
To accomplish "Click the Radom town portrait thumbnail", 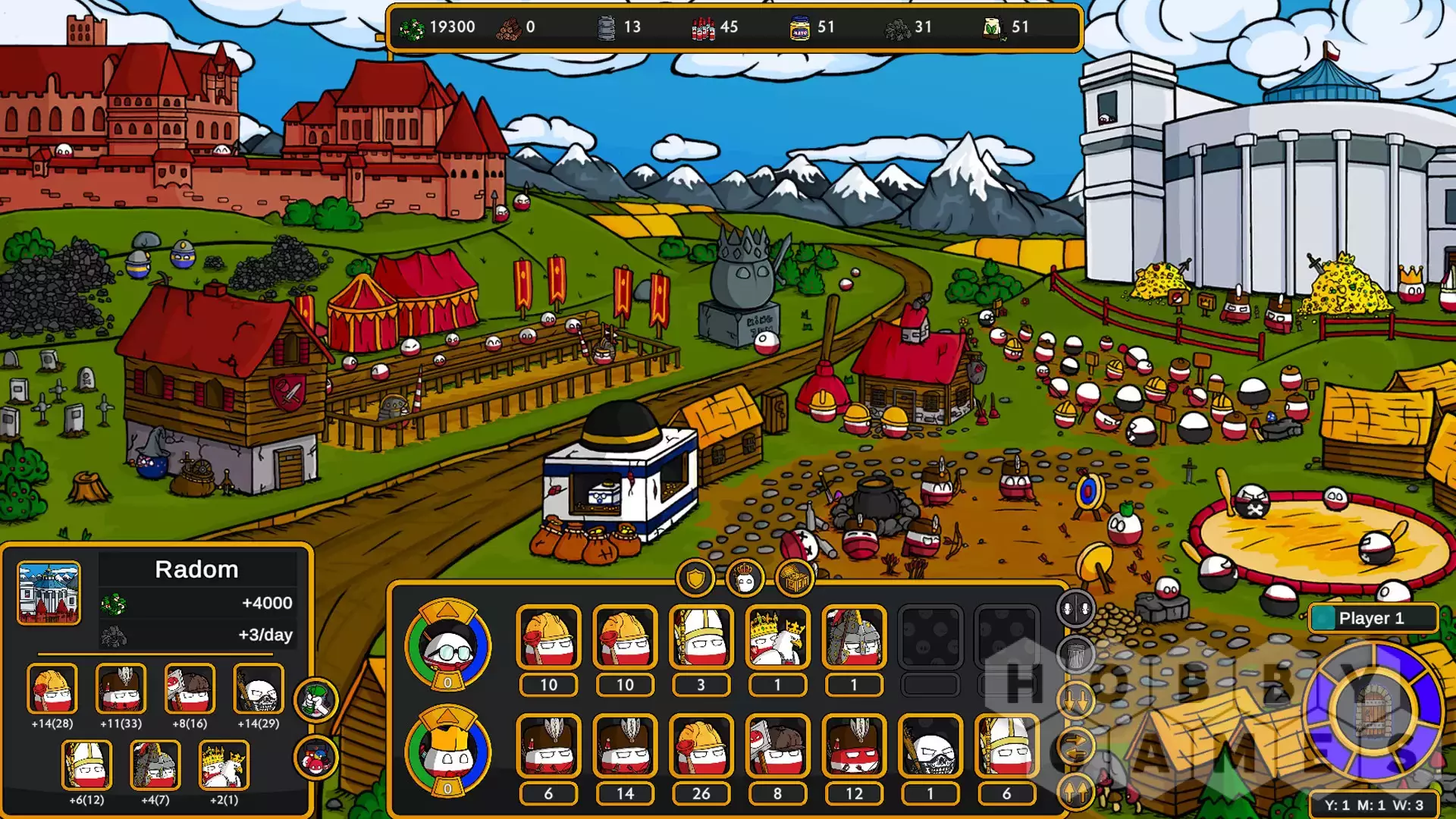I will coord(49,593).
